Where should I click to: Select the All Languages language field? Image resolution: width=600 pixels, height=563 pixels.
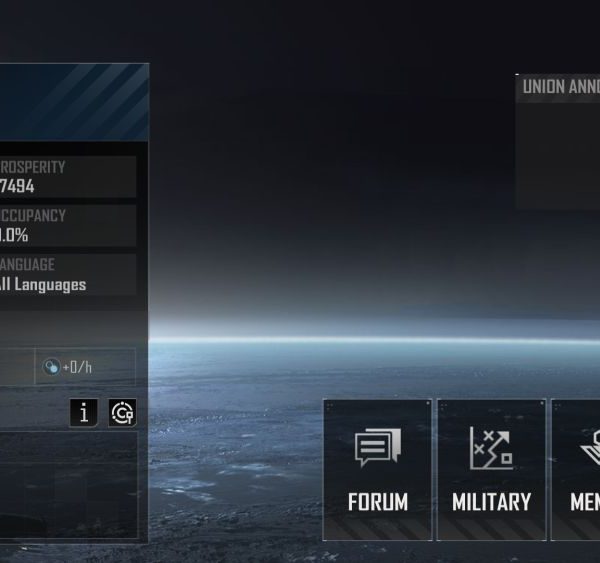[x=66, y=275]
